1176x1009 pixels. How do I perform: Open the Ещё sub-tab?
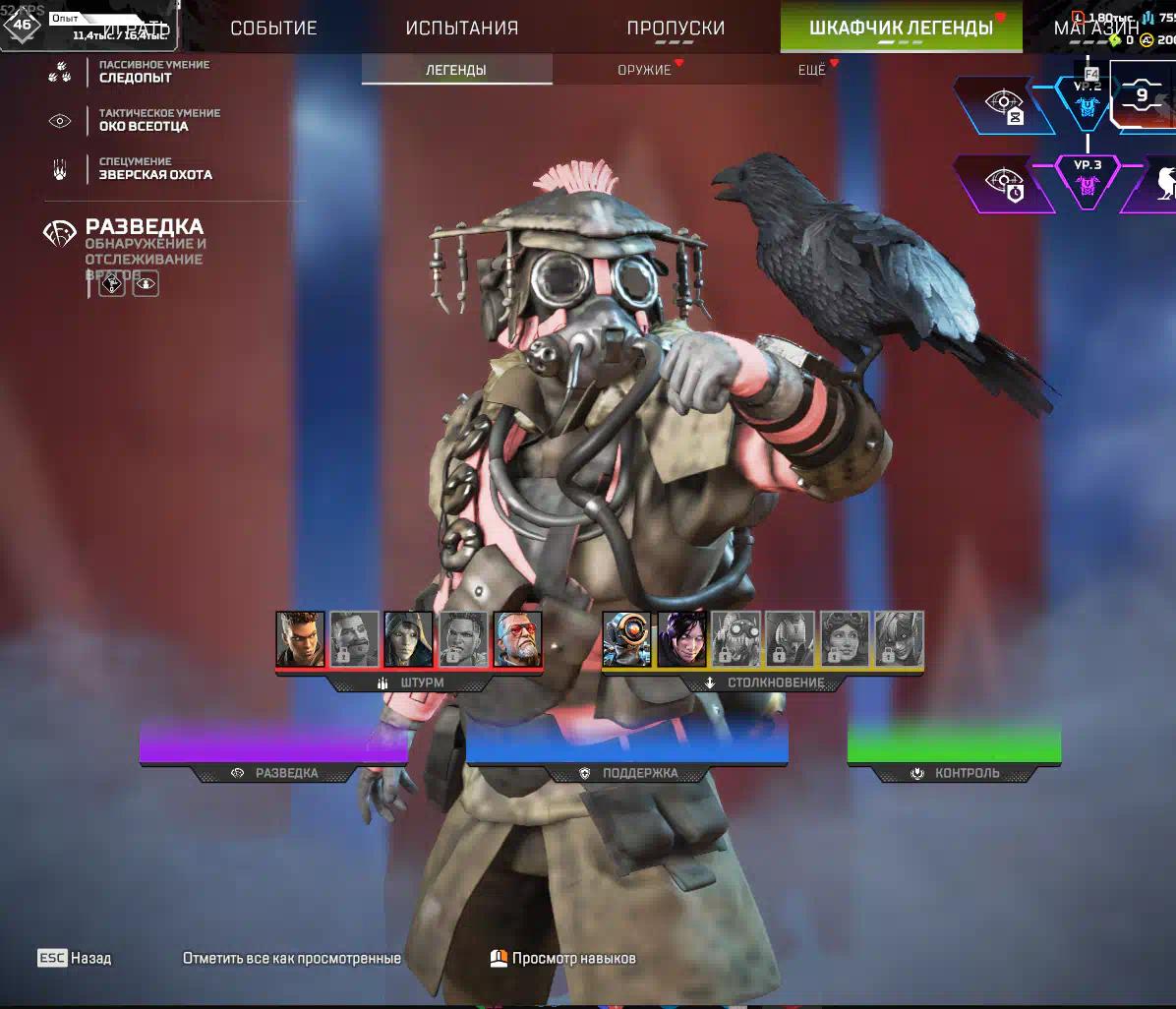pos(811,70)
